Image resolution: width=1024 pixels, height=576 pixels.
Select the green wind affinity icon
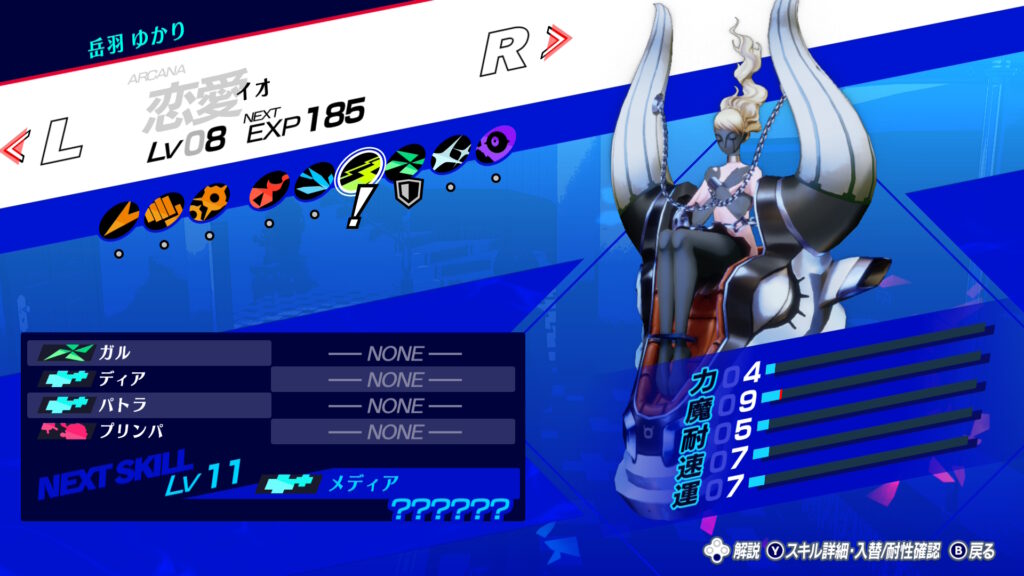[x=406, y=161]
